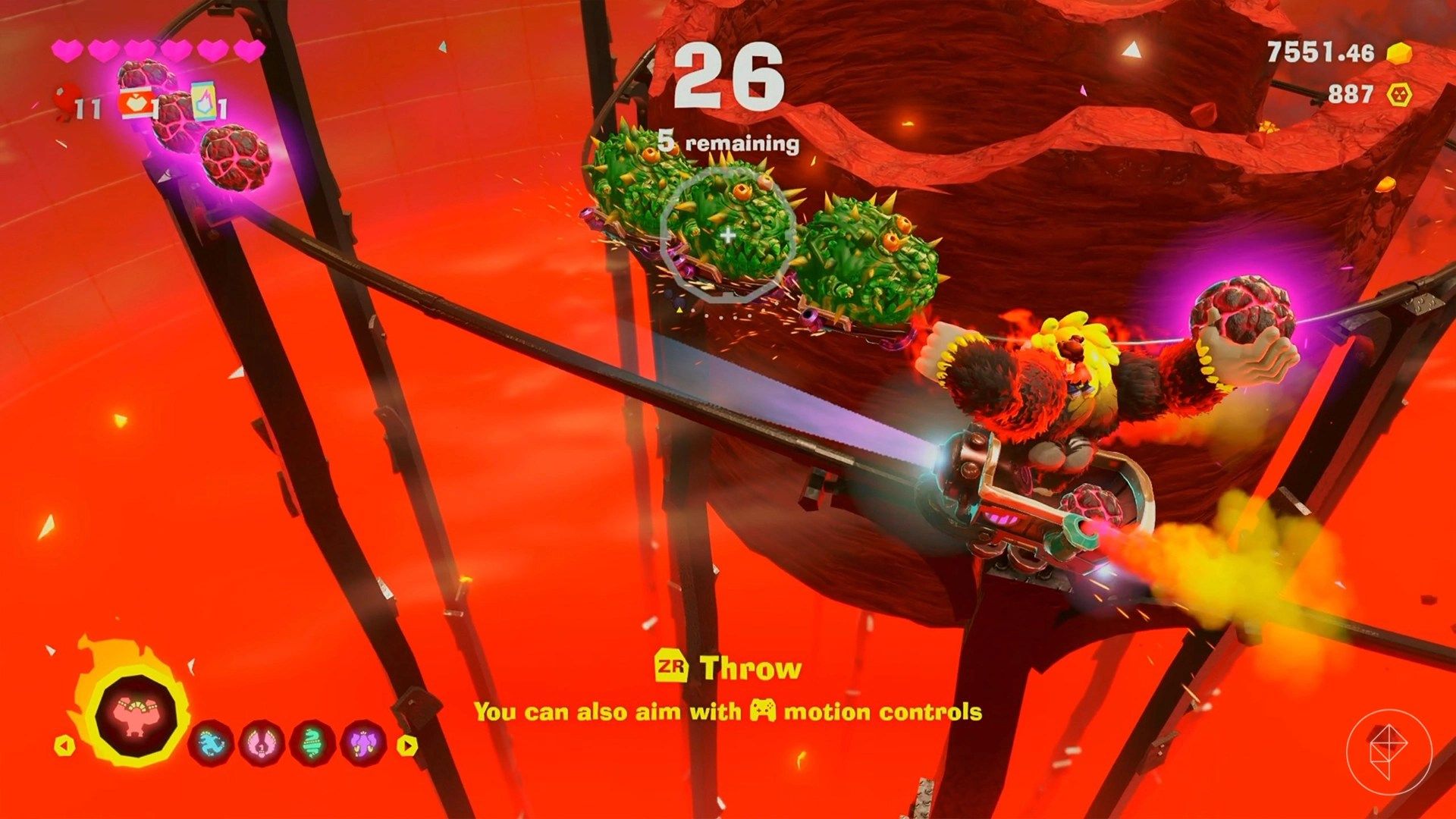Choose the pink Ostrich Bananza icon

(262, 745)
